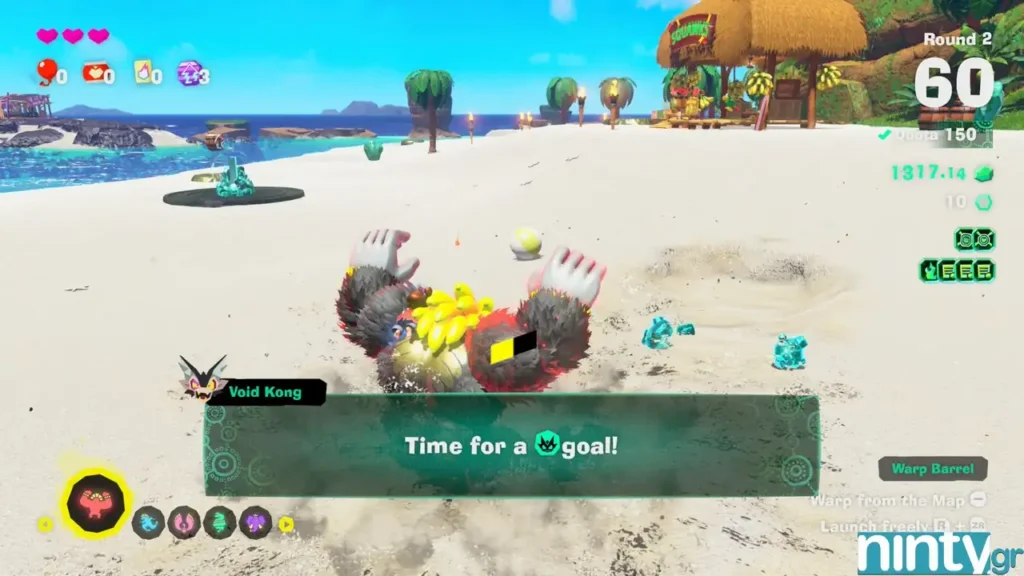Choose the blue transformation icon
Viewport: 1024px width, 576px height.
coord(148,522)
